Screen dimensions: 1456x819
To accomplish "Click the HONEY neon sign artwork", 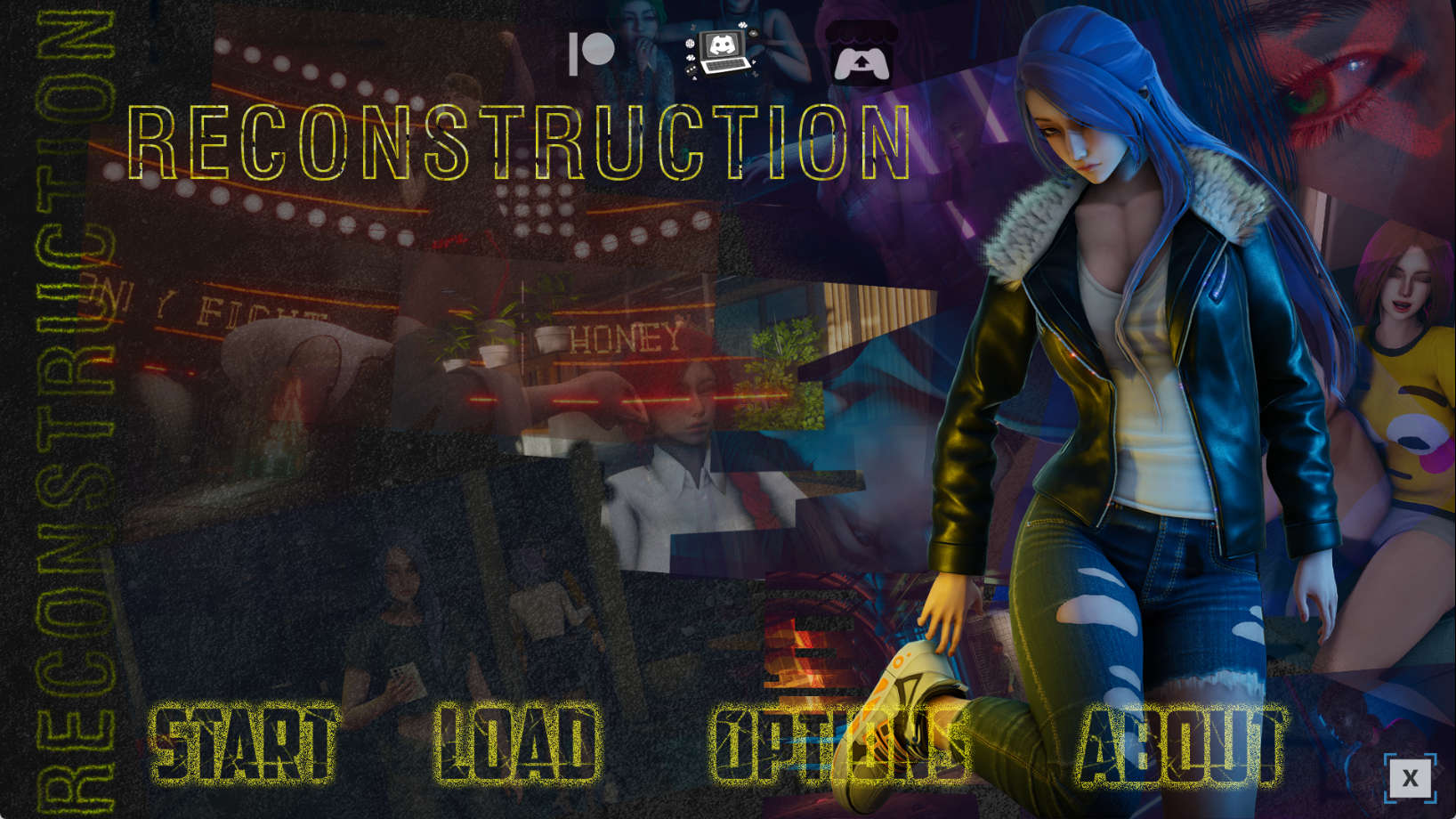I will [623, 337].
